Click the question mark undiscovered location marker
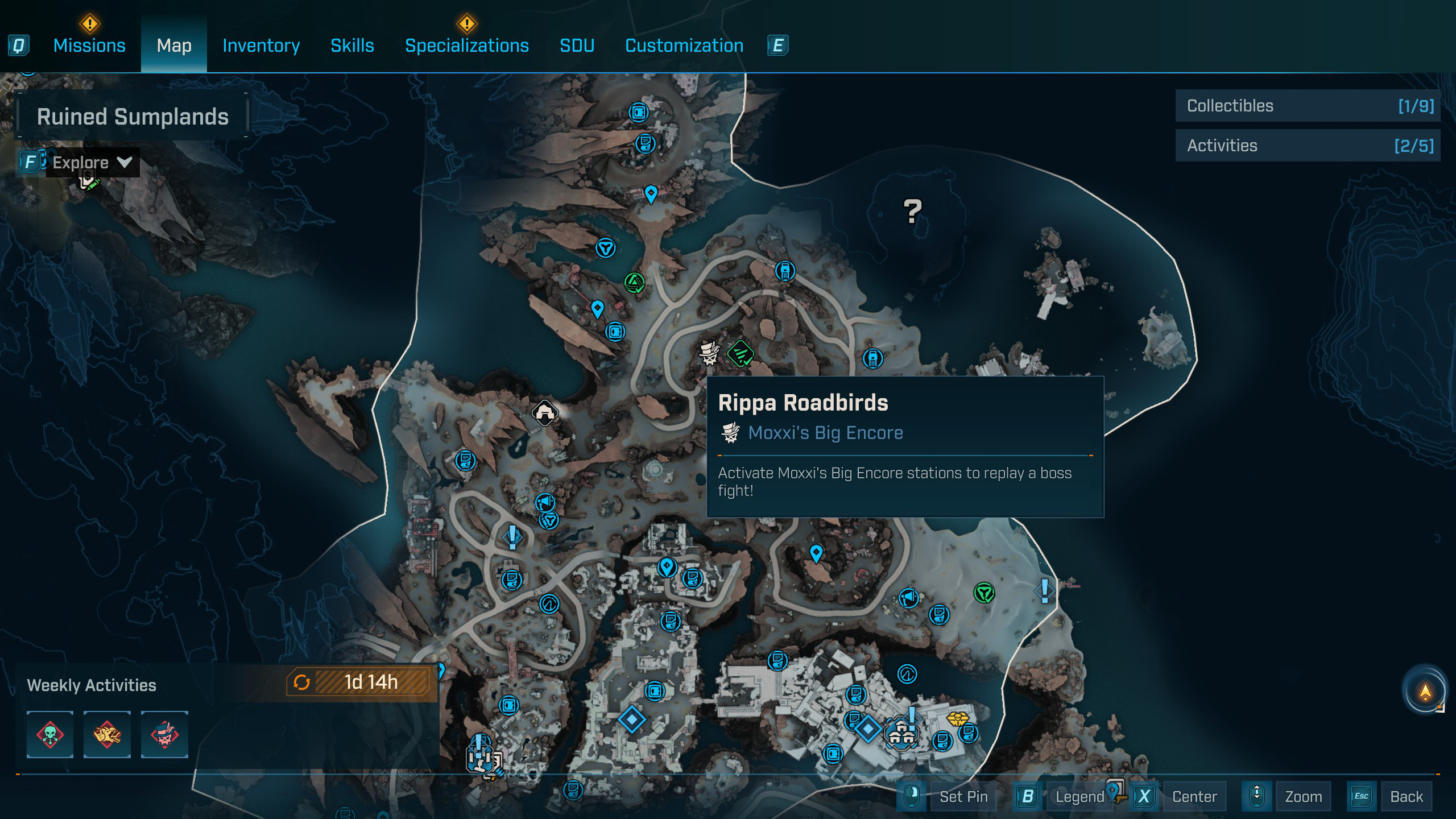 click(x=912, y=212)
